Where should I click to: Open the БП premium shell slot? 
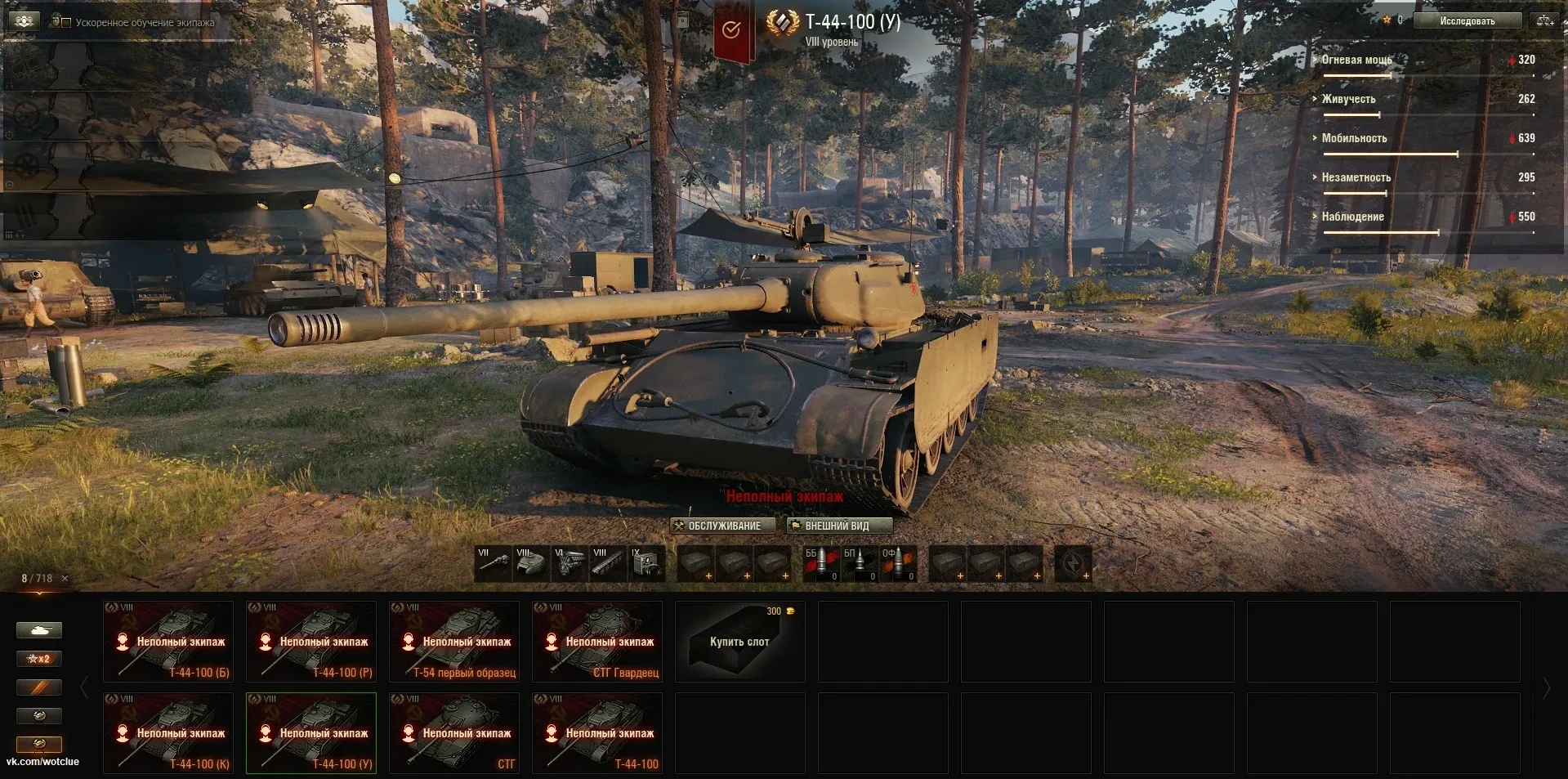point(859,563)
